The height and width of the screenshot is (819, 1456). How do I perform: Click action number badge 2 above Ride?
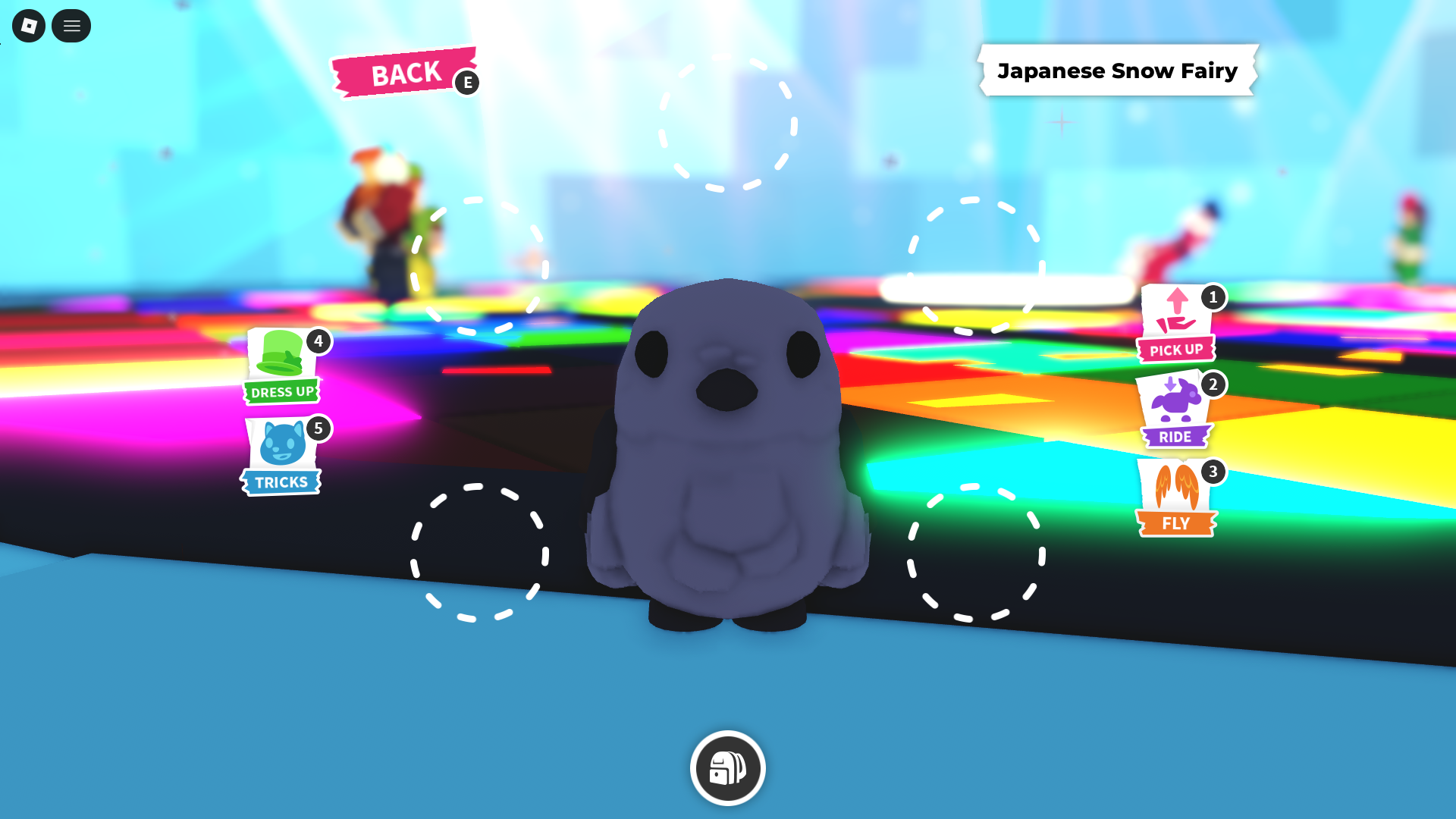click(x=1213, y=385)
